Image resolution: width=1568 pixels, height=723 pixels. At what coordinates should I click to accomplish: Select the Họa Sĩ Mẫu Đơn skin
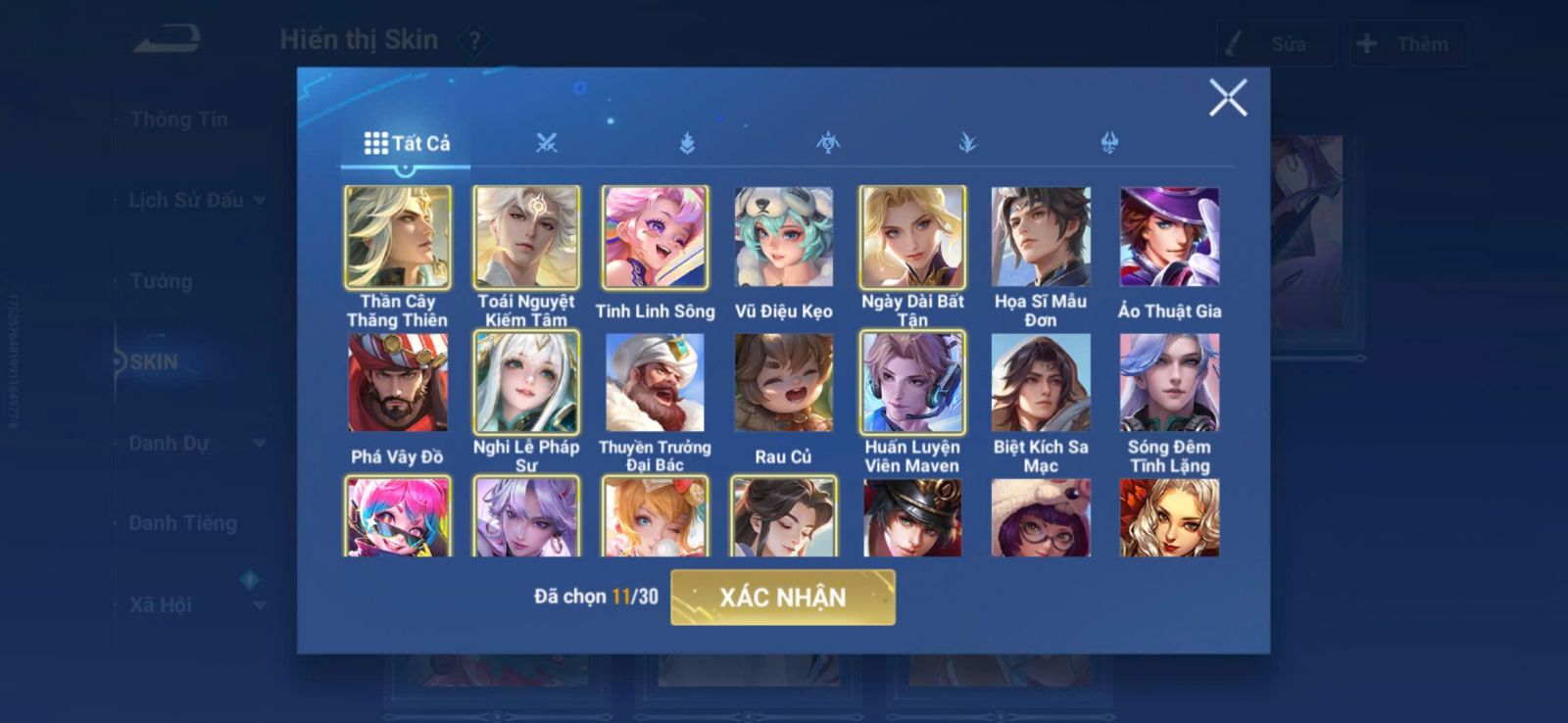tap(1041, 238)
